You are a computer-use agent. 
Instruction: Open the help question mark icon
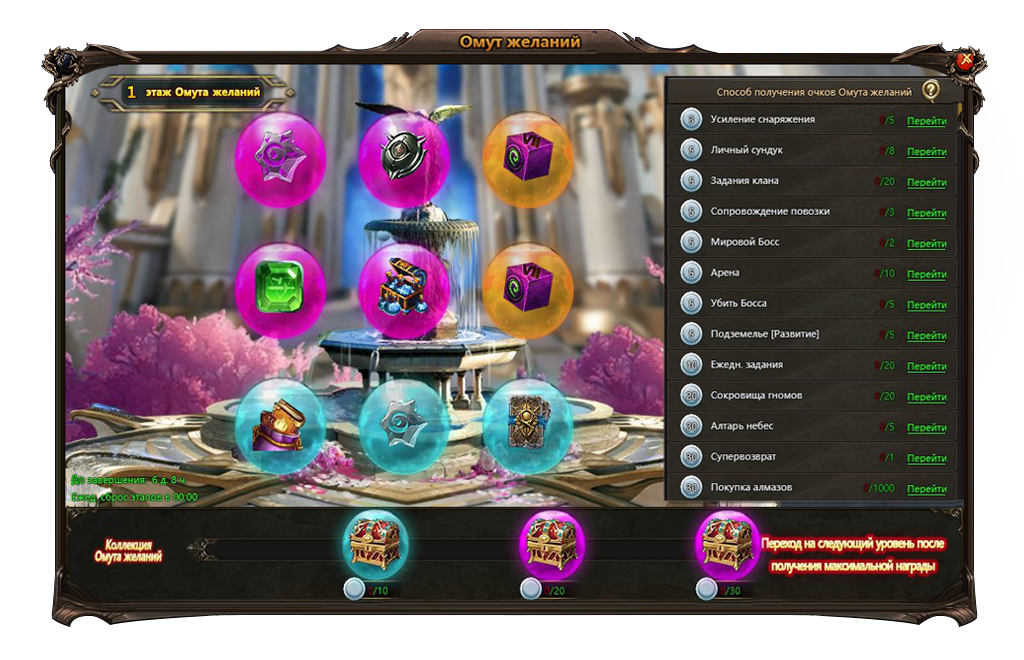pos(931,91)
